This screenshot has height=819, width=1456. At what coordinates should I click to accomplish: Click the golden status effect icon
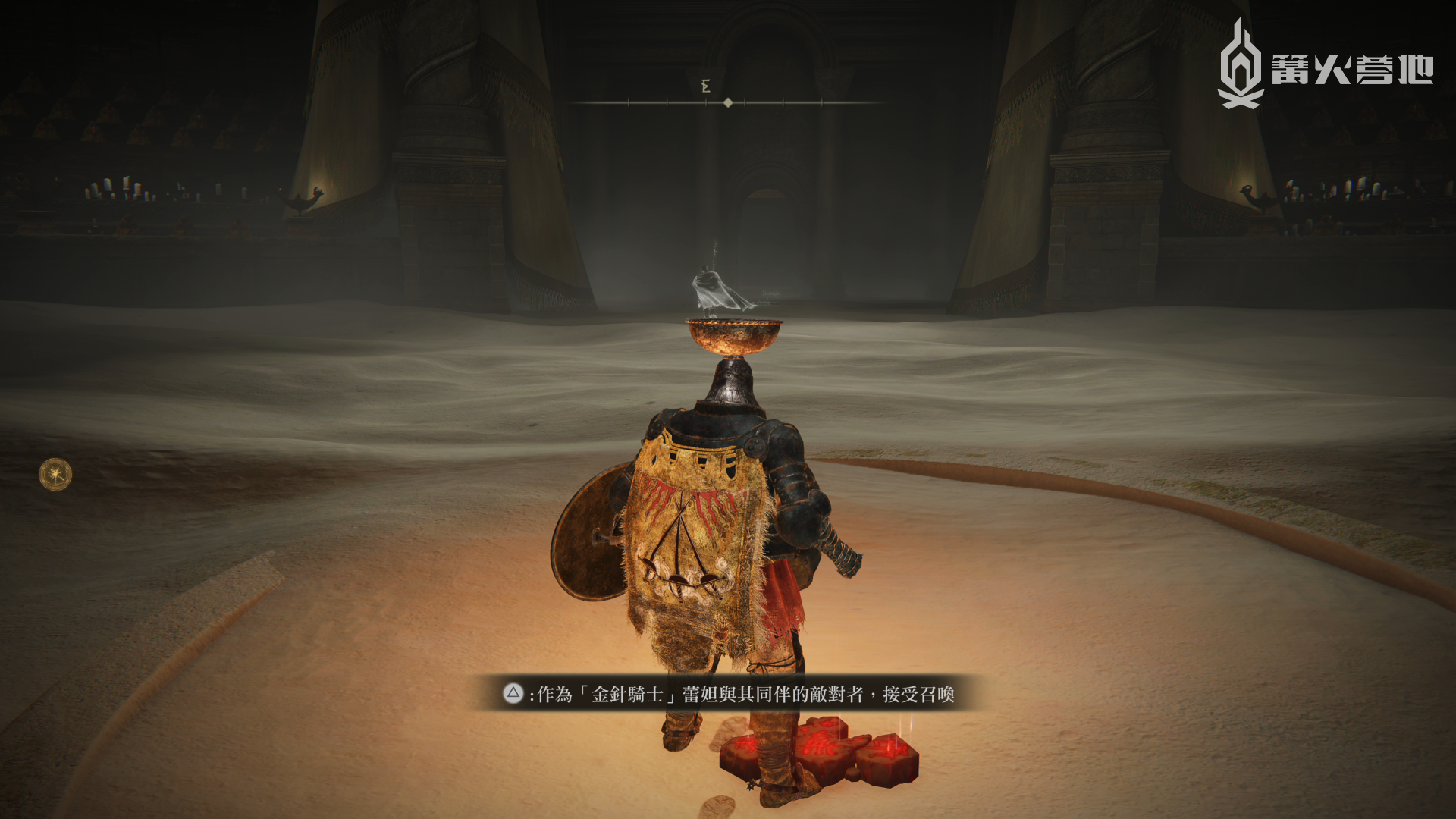[55, 475]
